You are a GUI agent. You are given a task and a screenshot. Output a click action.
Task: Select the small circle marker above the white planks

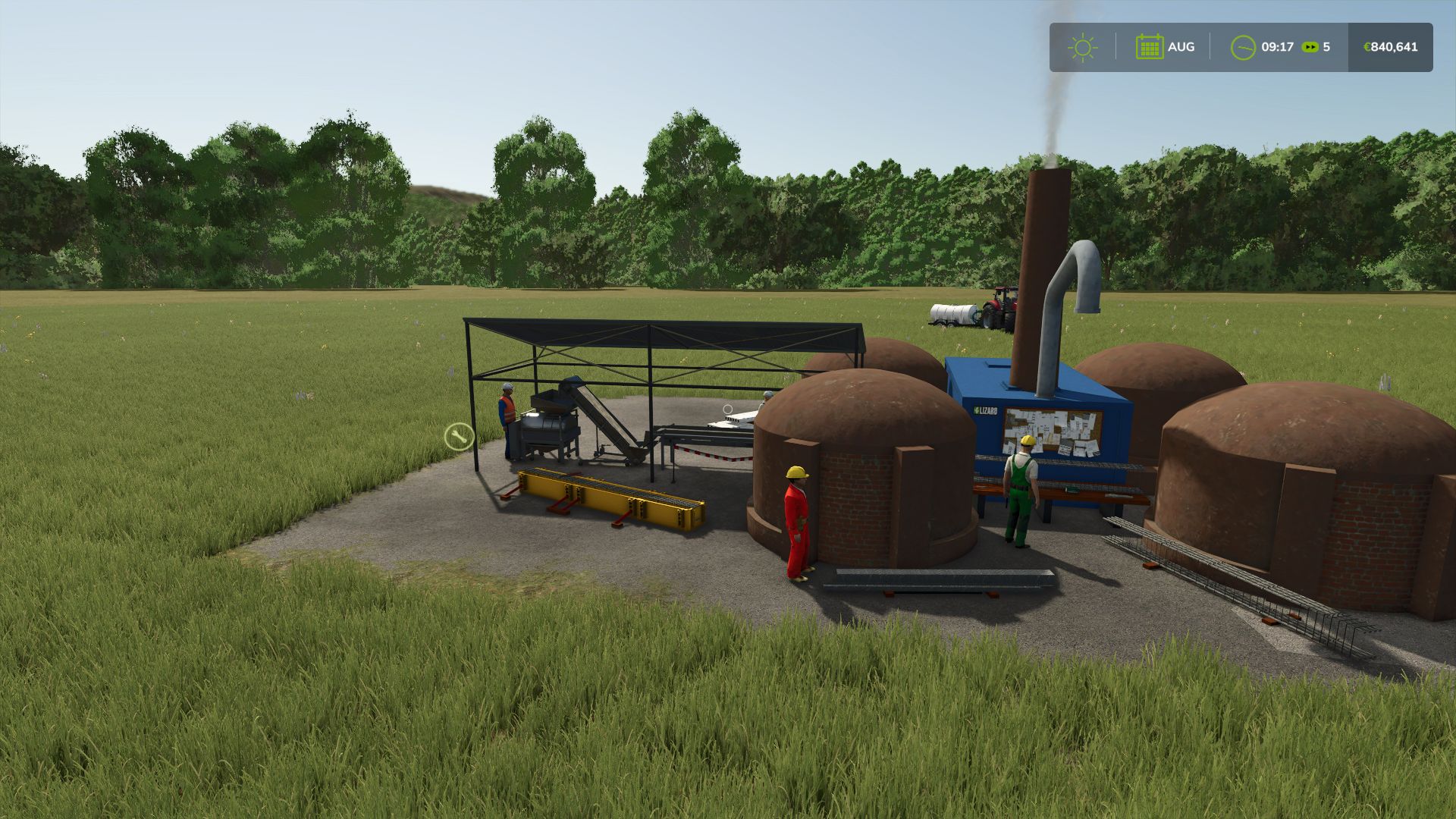[728, 409]
